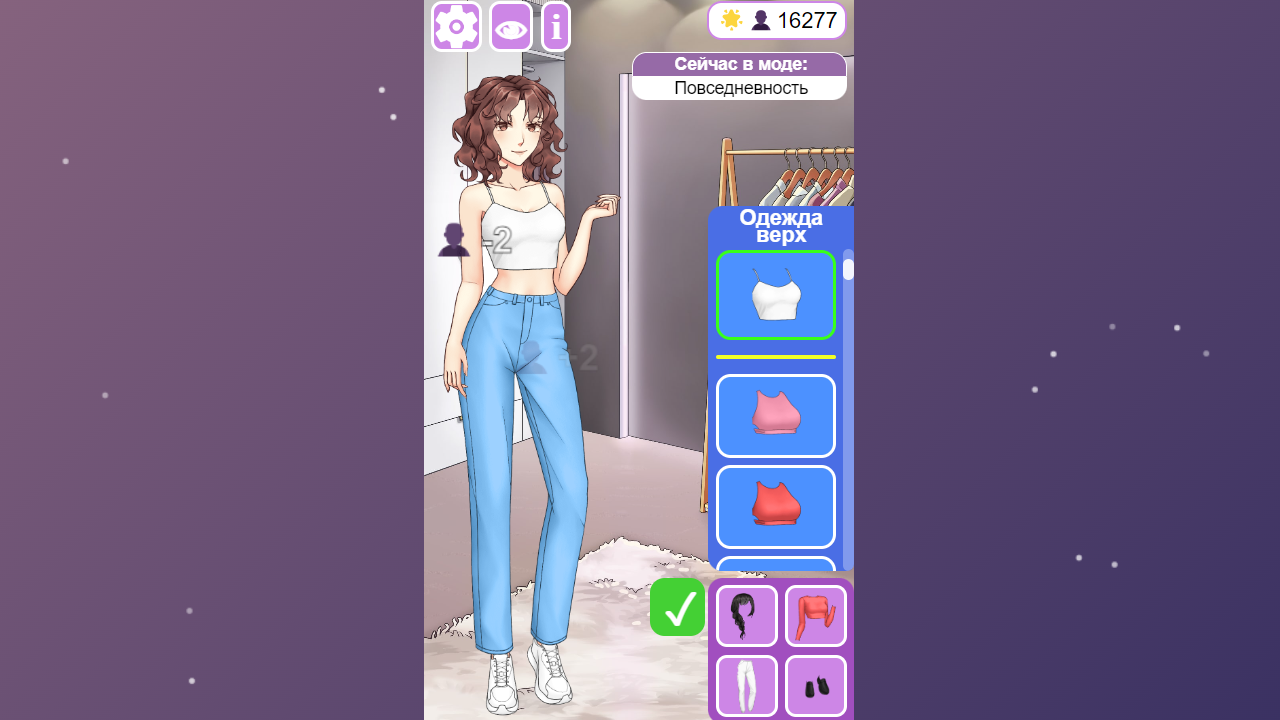Open the tops category with red shirt icon
This screenshot has width=1280, height=720.
pos(815,615)
